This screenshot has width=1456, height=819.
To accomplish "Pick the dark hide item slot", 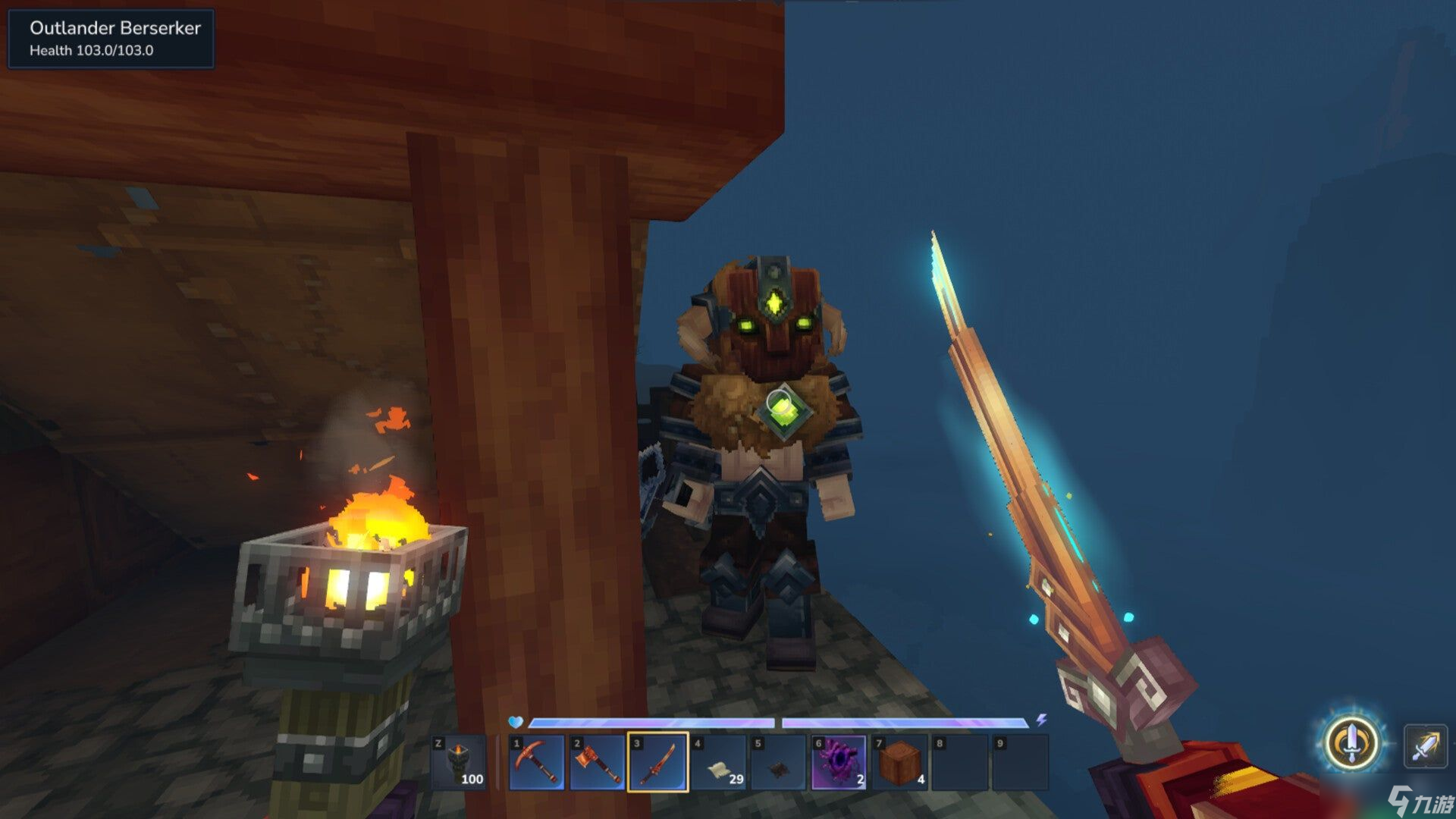I will (x=779, y=762).
